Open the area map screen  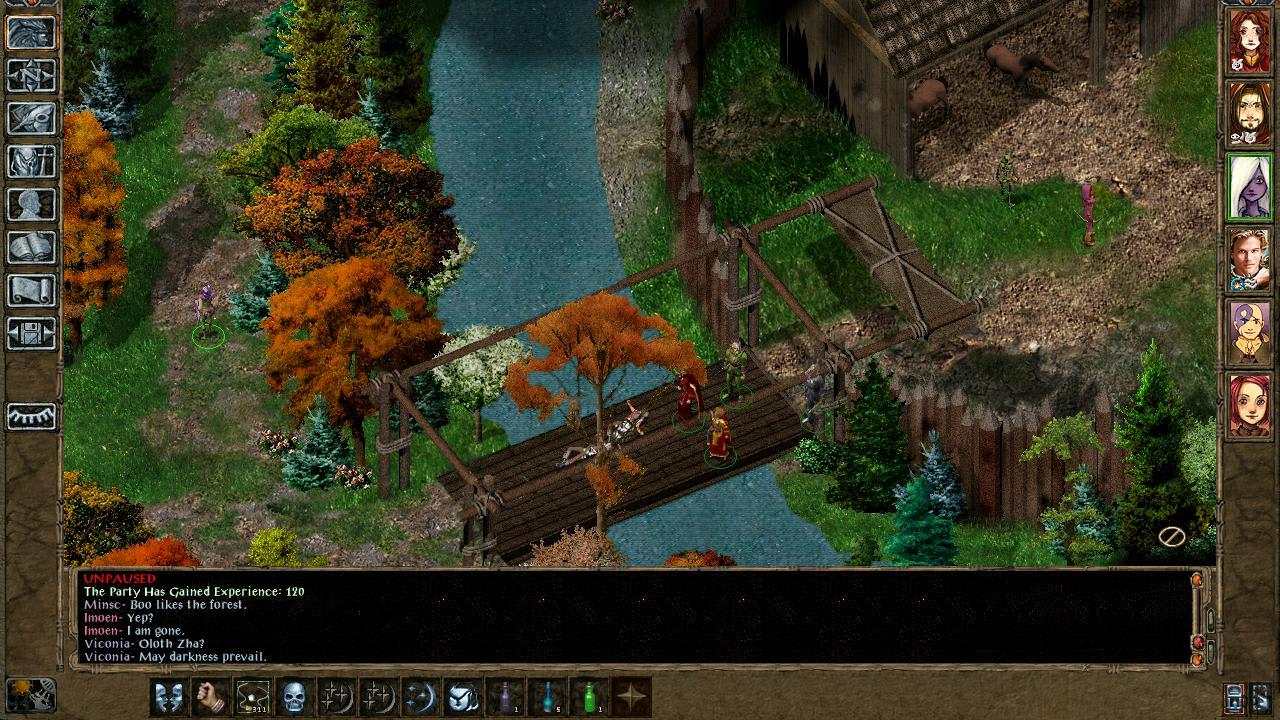coord(31,76)
